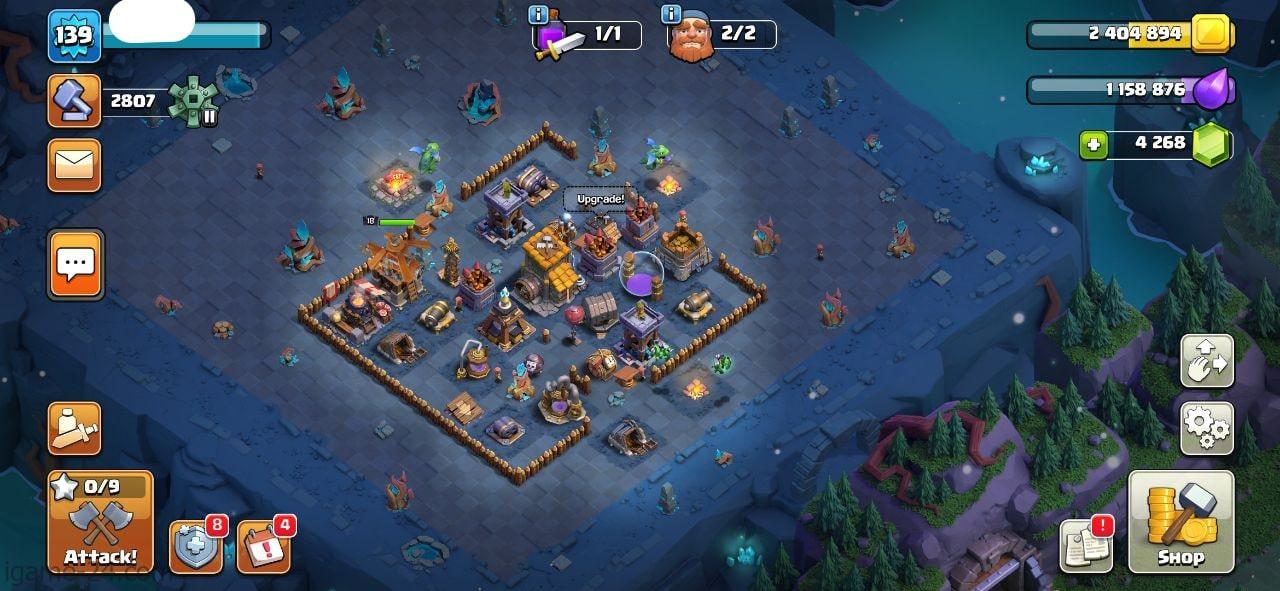Tap the green gear clock tower boost icon
Image resolution: width=1280 pixels, height=591 pixels.
192,101
